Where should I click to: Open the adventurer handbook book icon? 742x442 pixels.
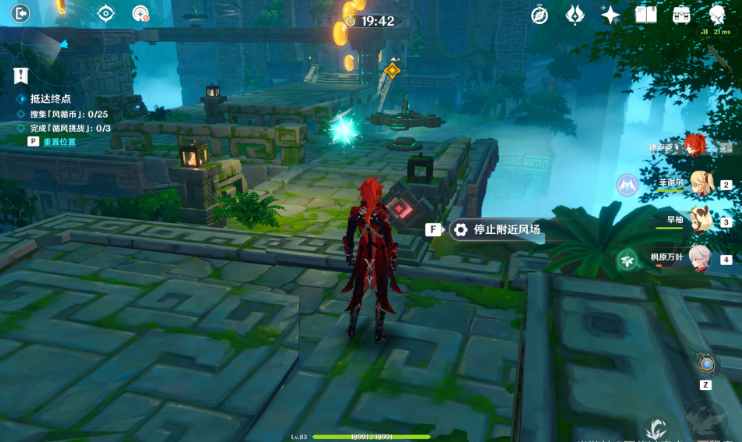(x=646, y=15)
